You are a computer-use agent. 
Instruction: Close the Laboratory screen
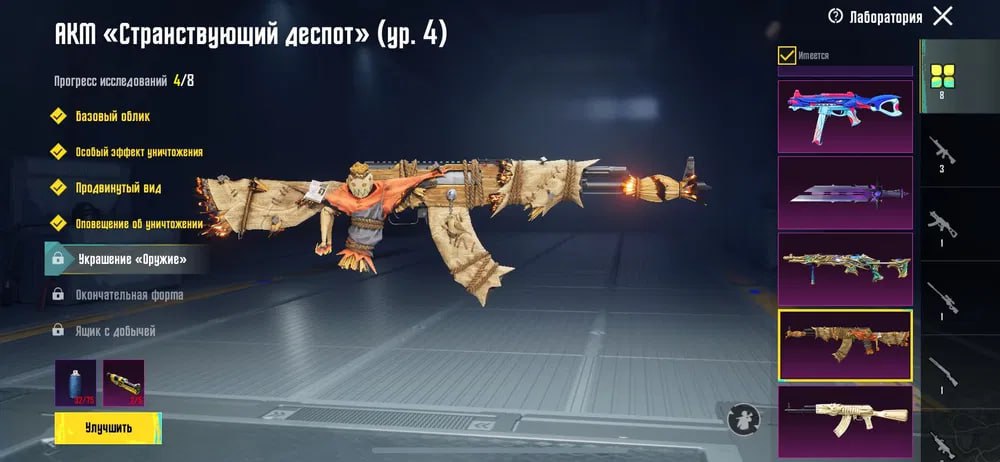942,16
